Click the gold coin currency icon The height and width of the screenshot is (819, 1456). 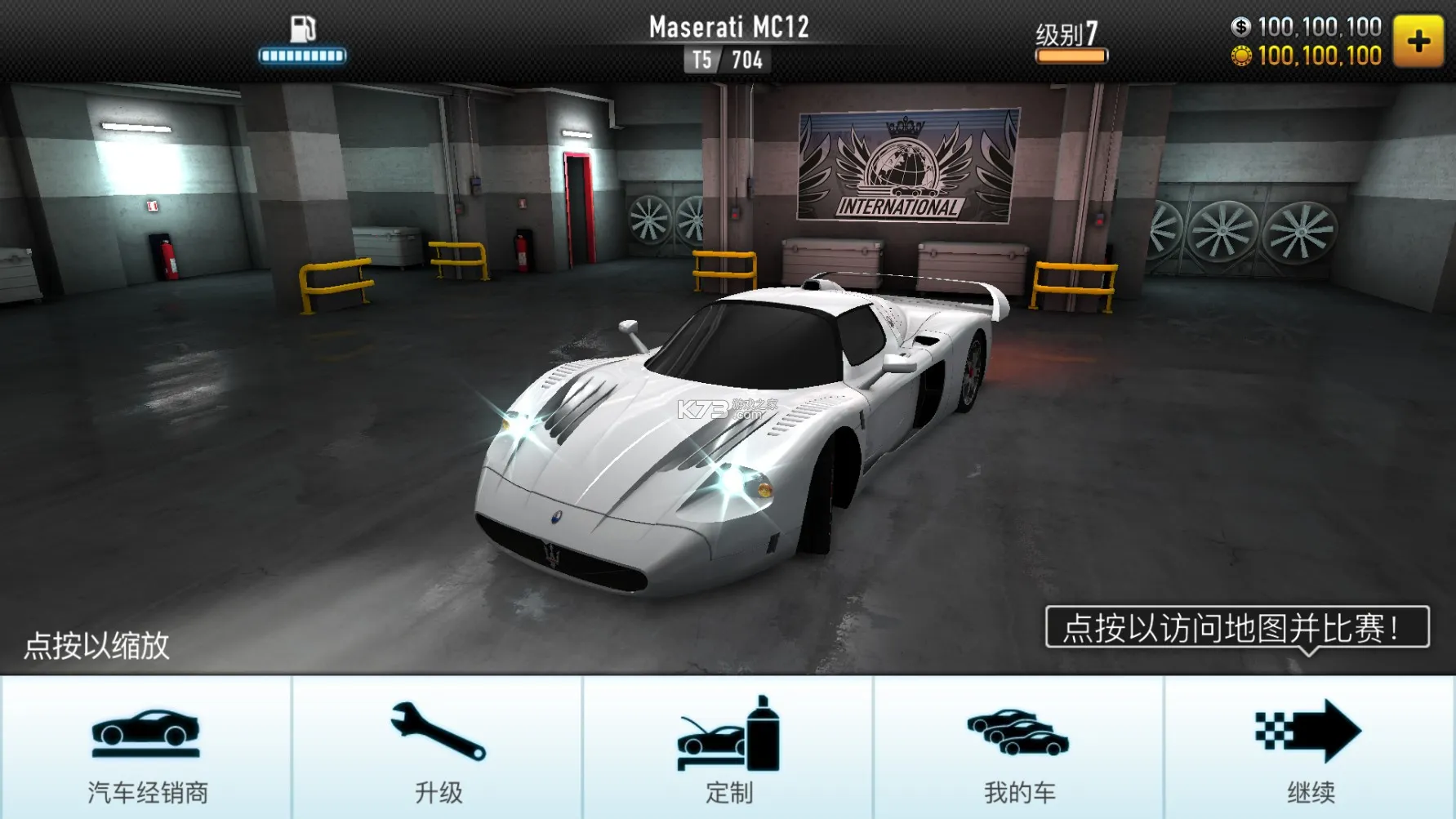coord(1240,56)
